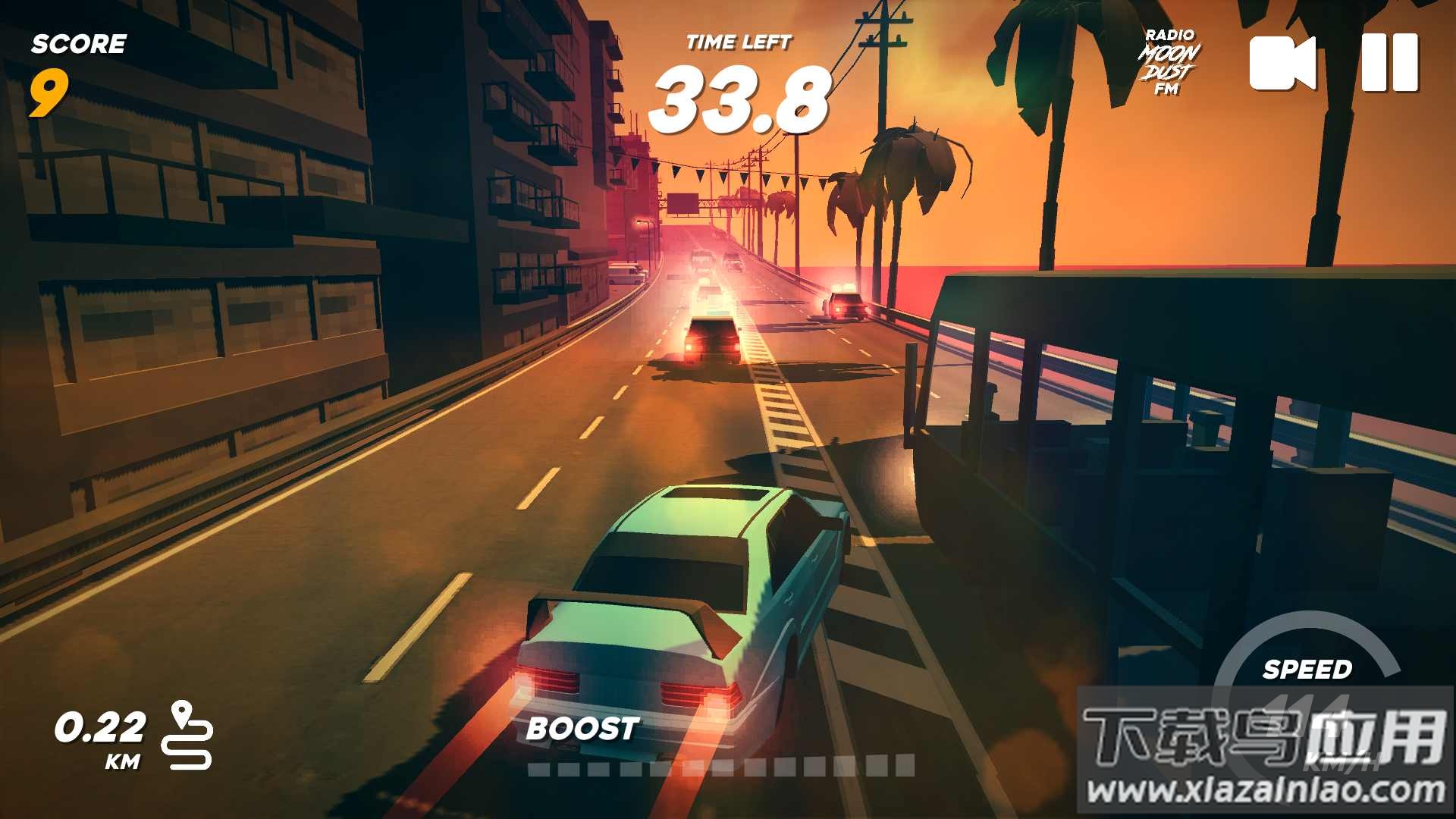This screenshot has width=1456, height=819.
Task: Activate the Boost button
Action: tap(582, 729)
